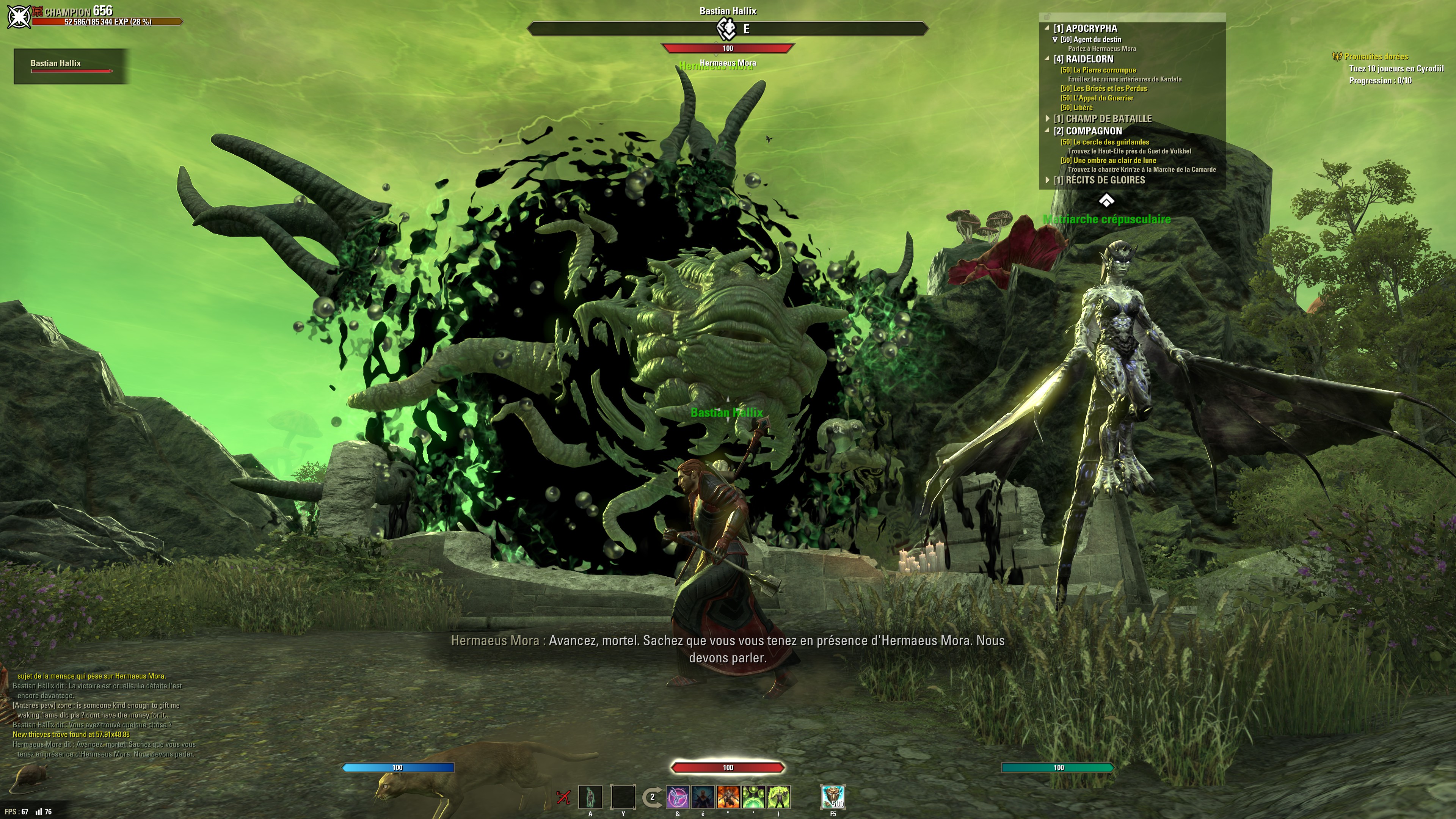The width and height of the screenshot is (1456, 819).
Task: Use the fiery armored warrior ability
Action: click(x=728, y=797)
